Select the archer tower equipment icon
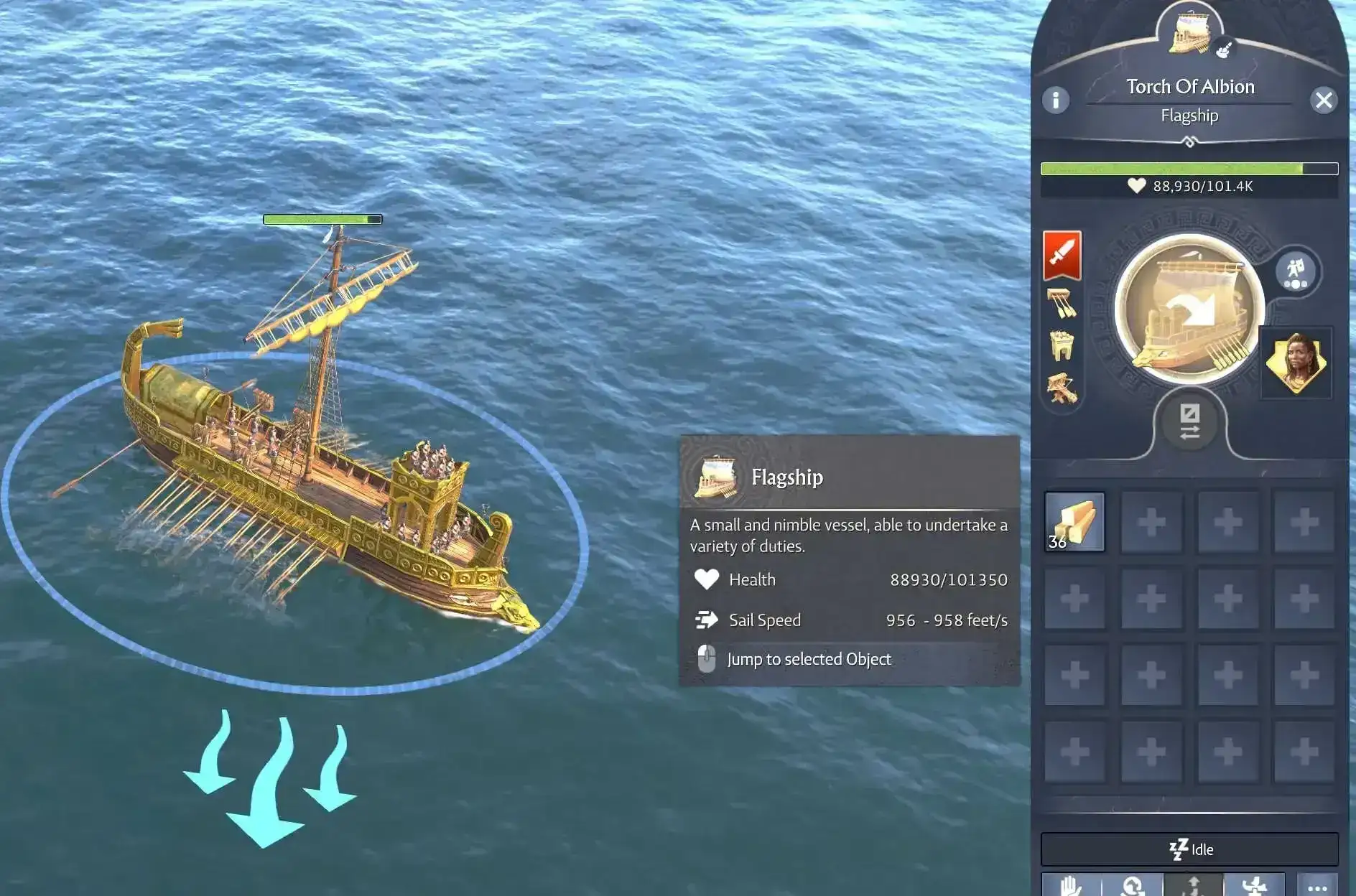This screenshot has width=1356, height=896. coord(1062,345)
